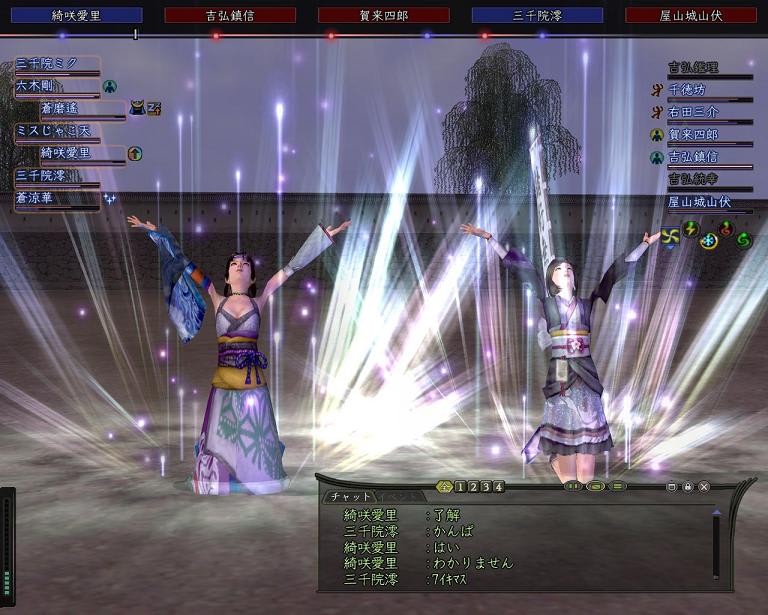Toggle the chat window lock icon
This screenshot has width=768, height=615.
point(688,487)
